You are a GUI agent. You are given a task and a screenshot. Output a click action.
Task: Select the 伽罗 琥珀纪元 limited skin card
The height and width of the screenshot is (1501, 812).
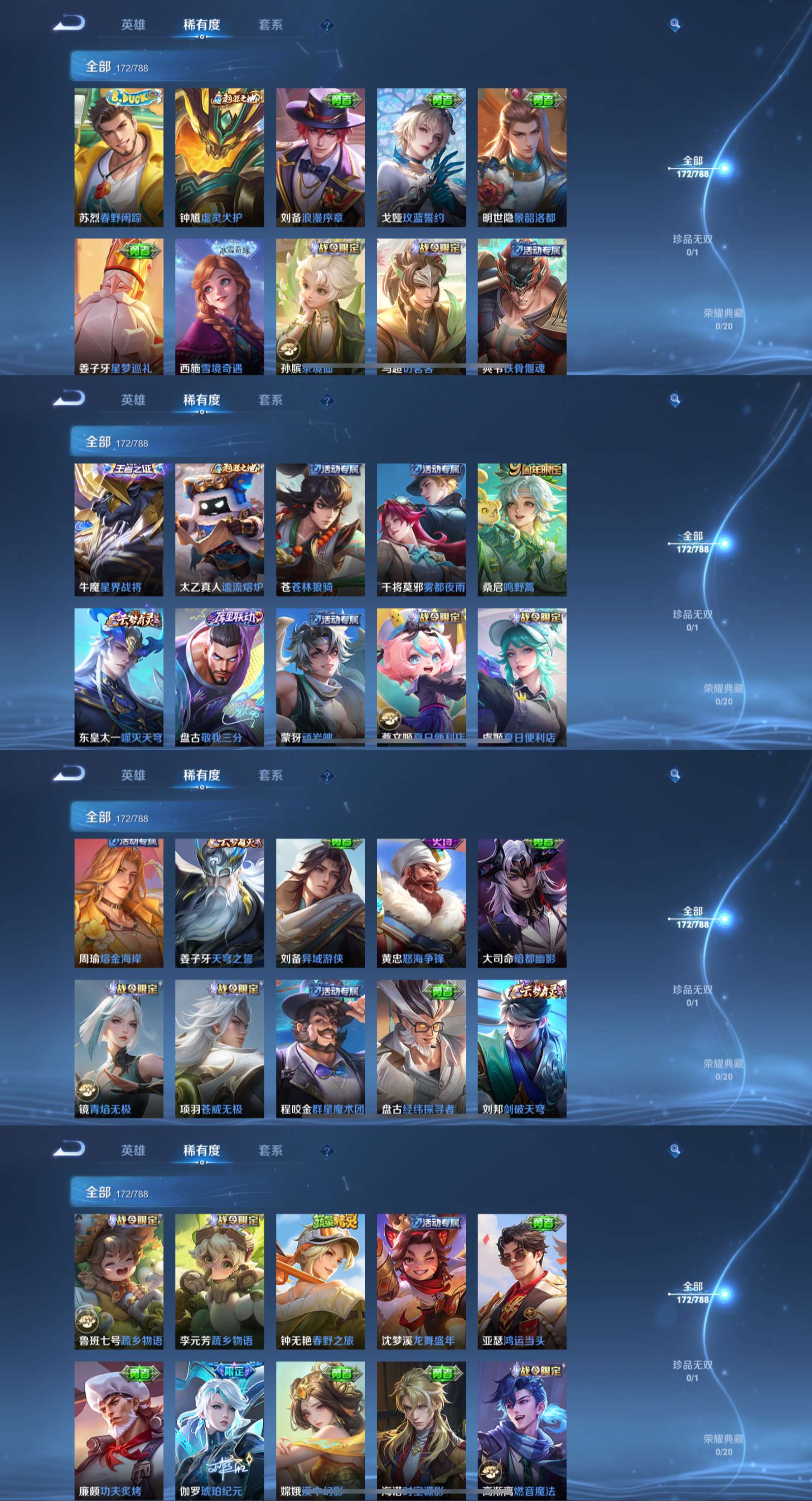pos(220,1430)
